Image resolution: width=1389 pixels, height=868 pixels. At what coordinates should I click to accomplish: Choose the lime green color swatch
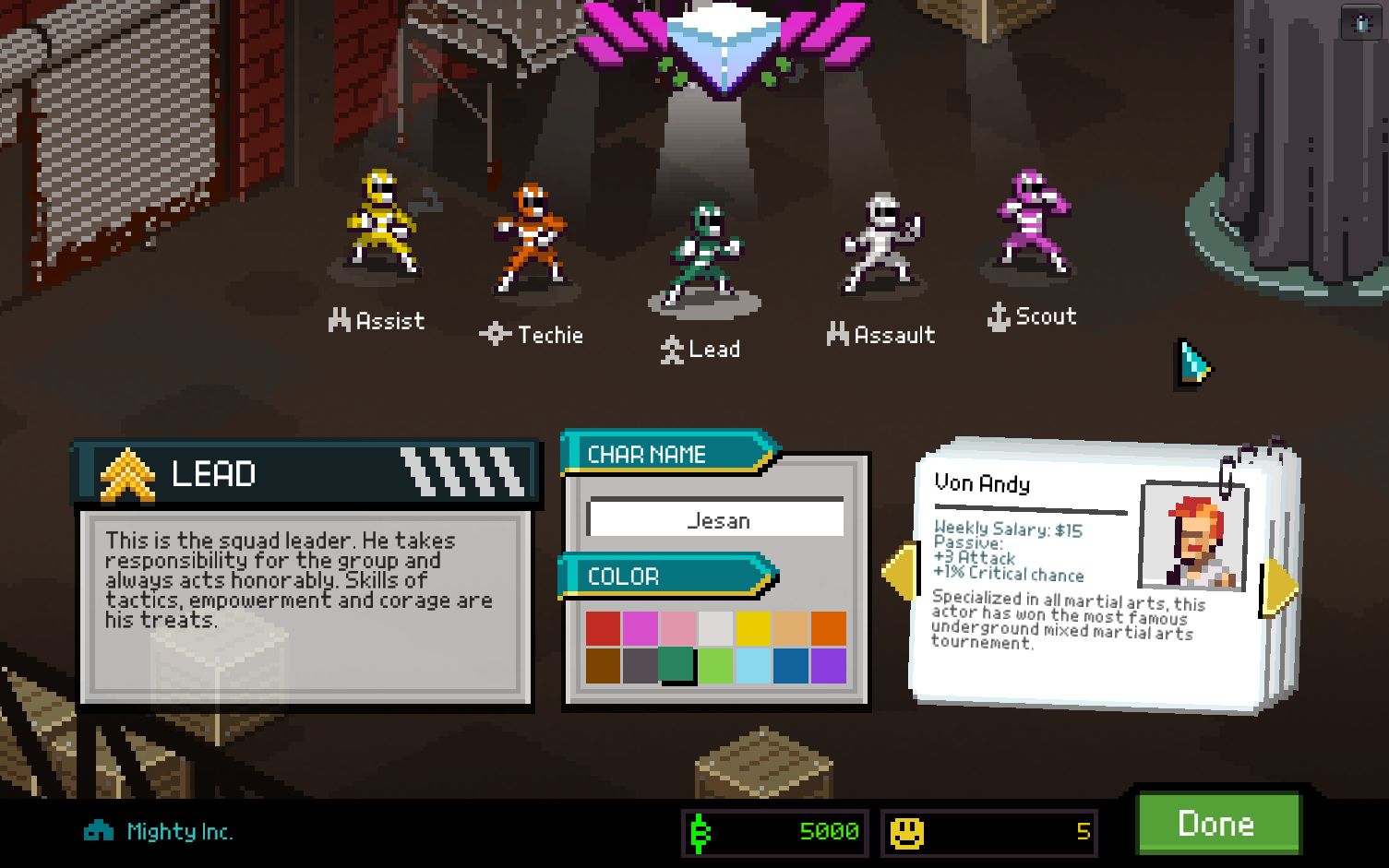(x=715, y=666)
